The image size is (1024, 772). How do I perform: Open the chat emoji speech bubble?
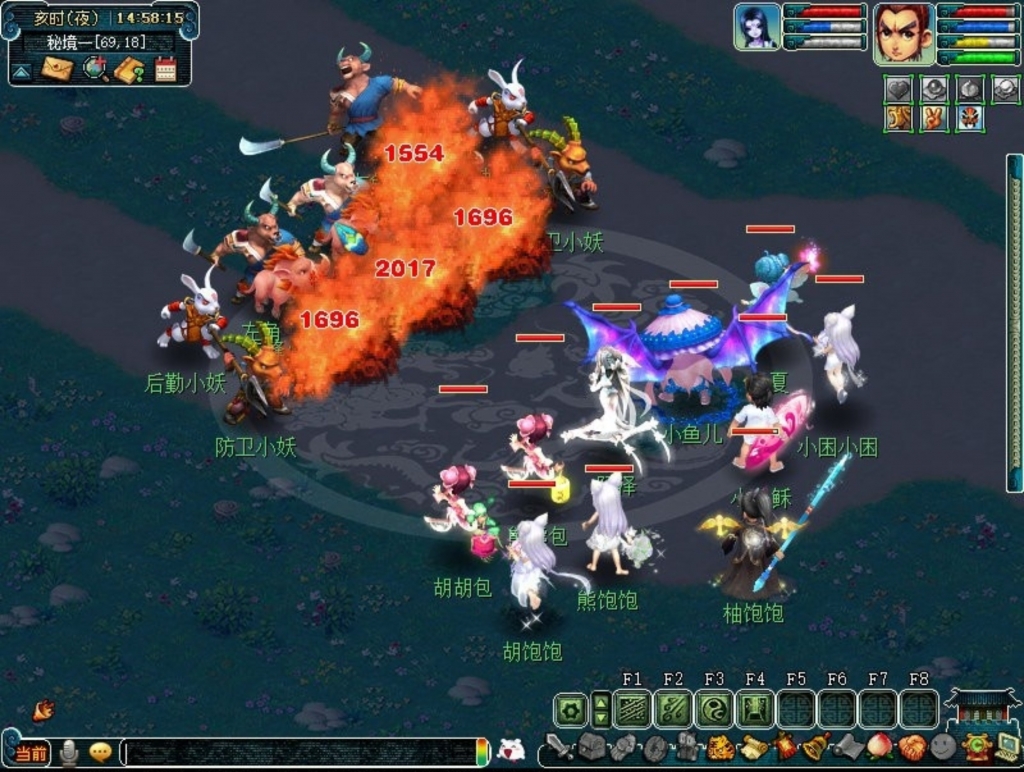(x=100, y=752)
